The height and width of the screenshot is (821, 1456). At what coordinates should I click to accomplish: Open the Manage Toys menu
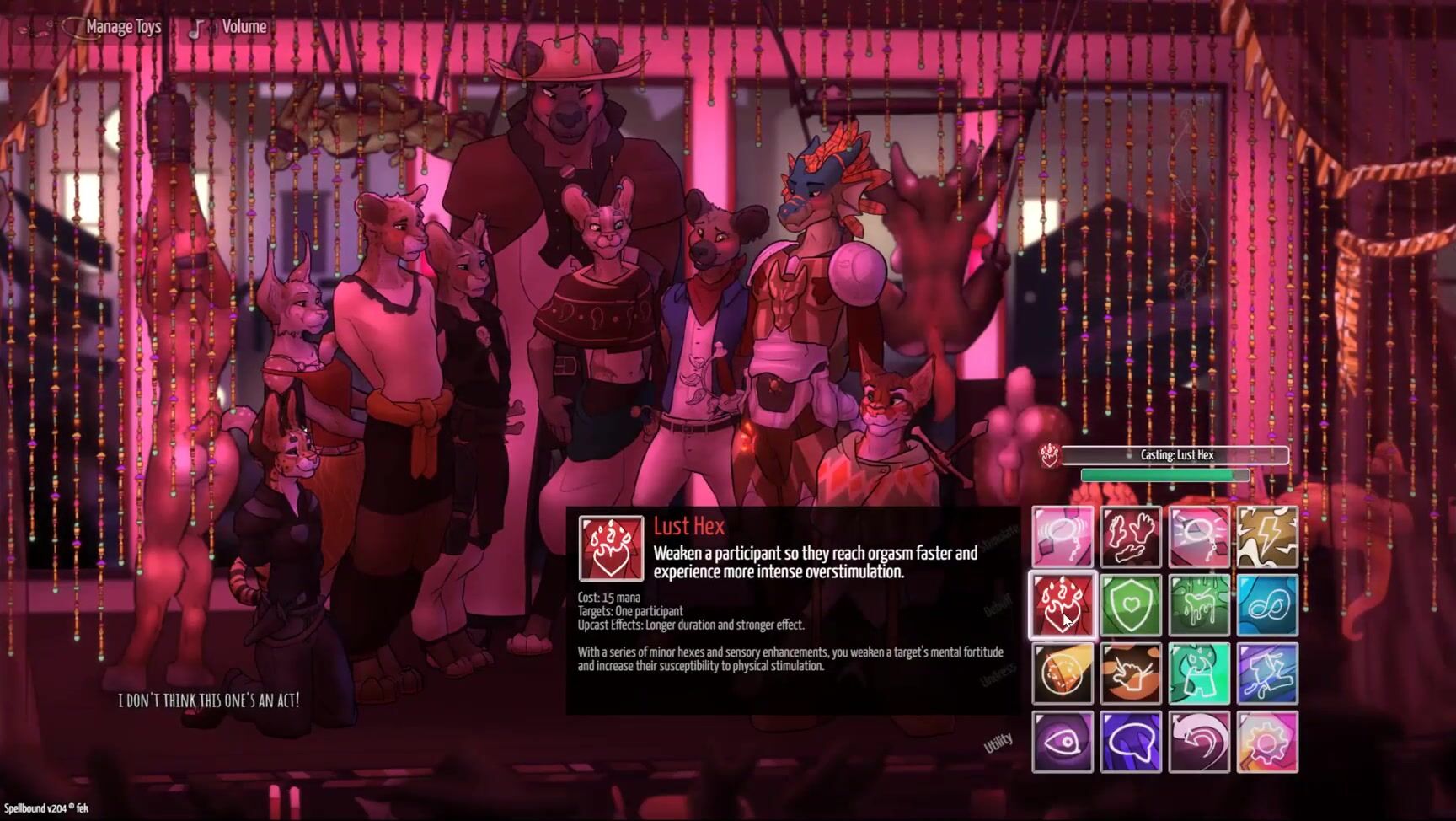[122, 27]
